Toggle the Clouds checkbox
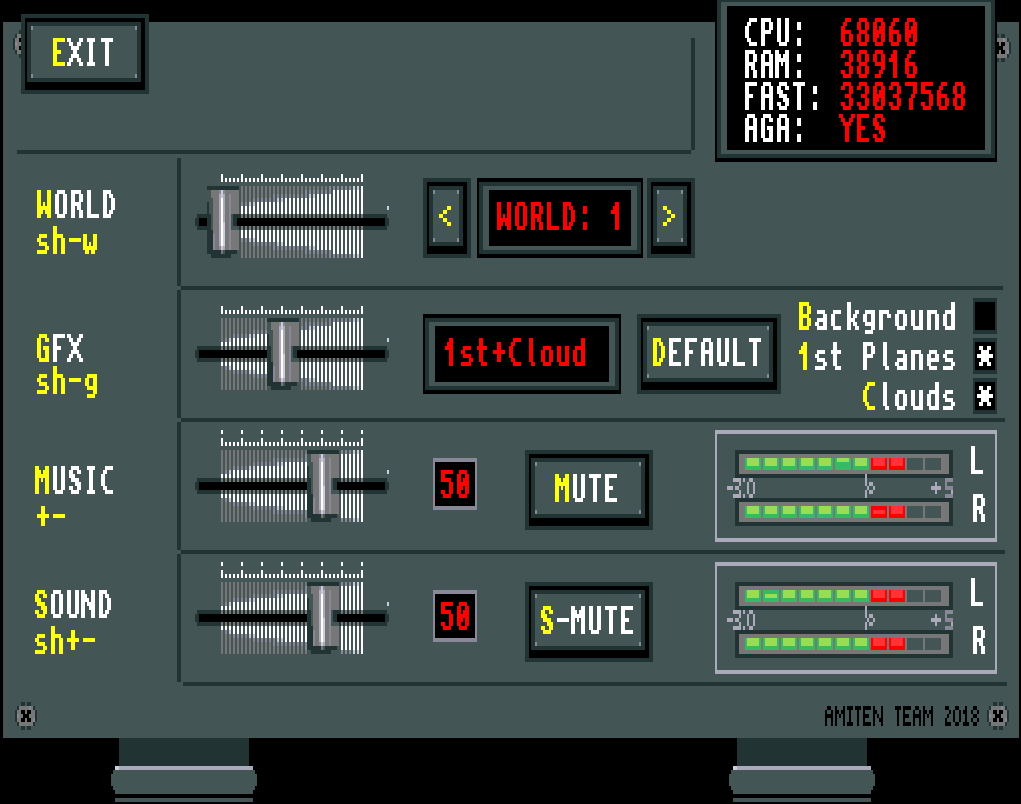 point(984,396)
